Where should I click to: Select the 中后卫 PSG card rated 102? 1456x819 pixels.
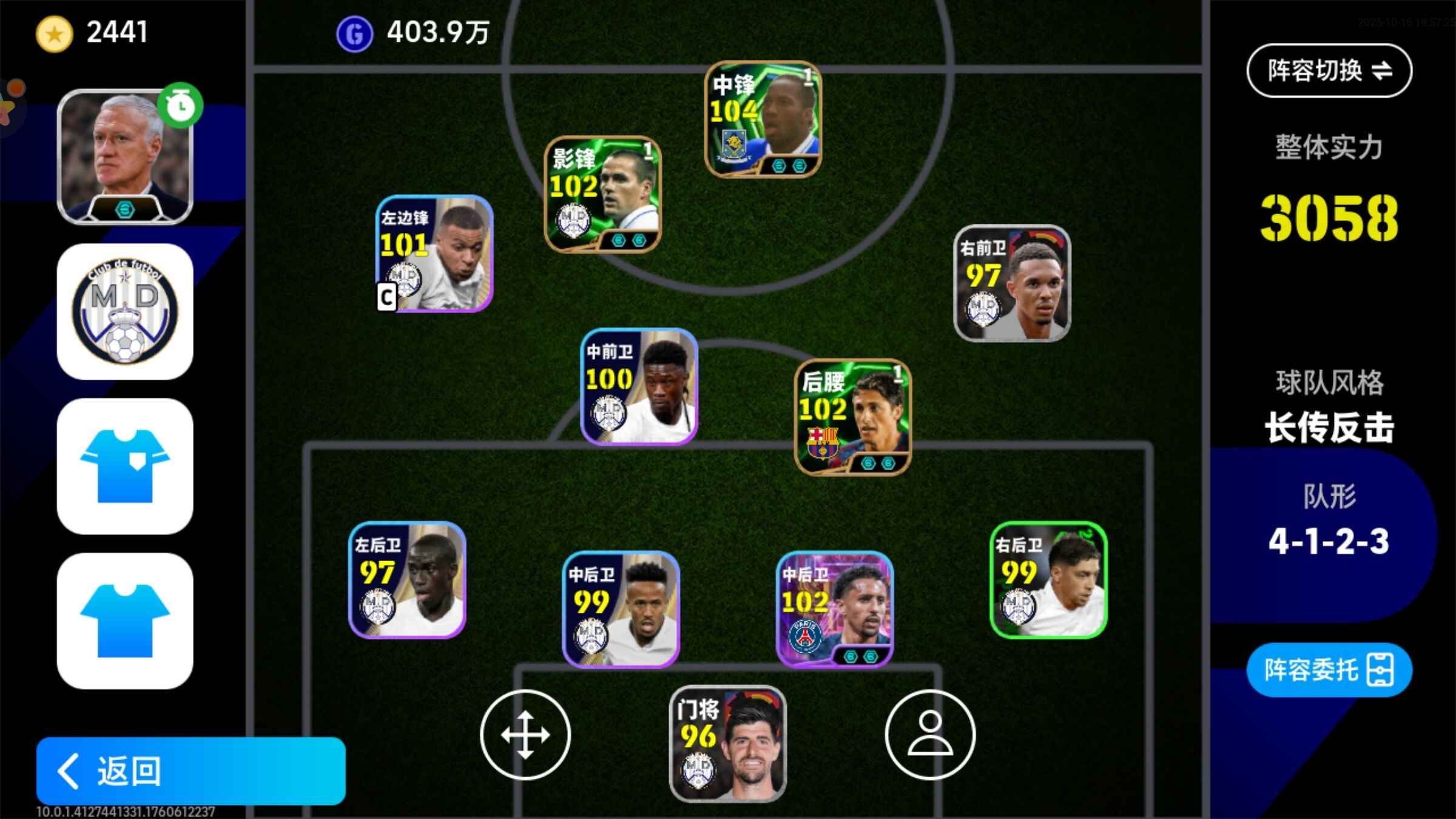(834, 609)
